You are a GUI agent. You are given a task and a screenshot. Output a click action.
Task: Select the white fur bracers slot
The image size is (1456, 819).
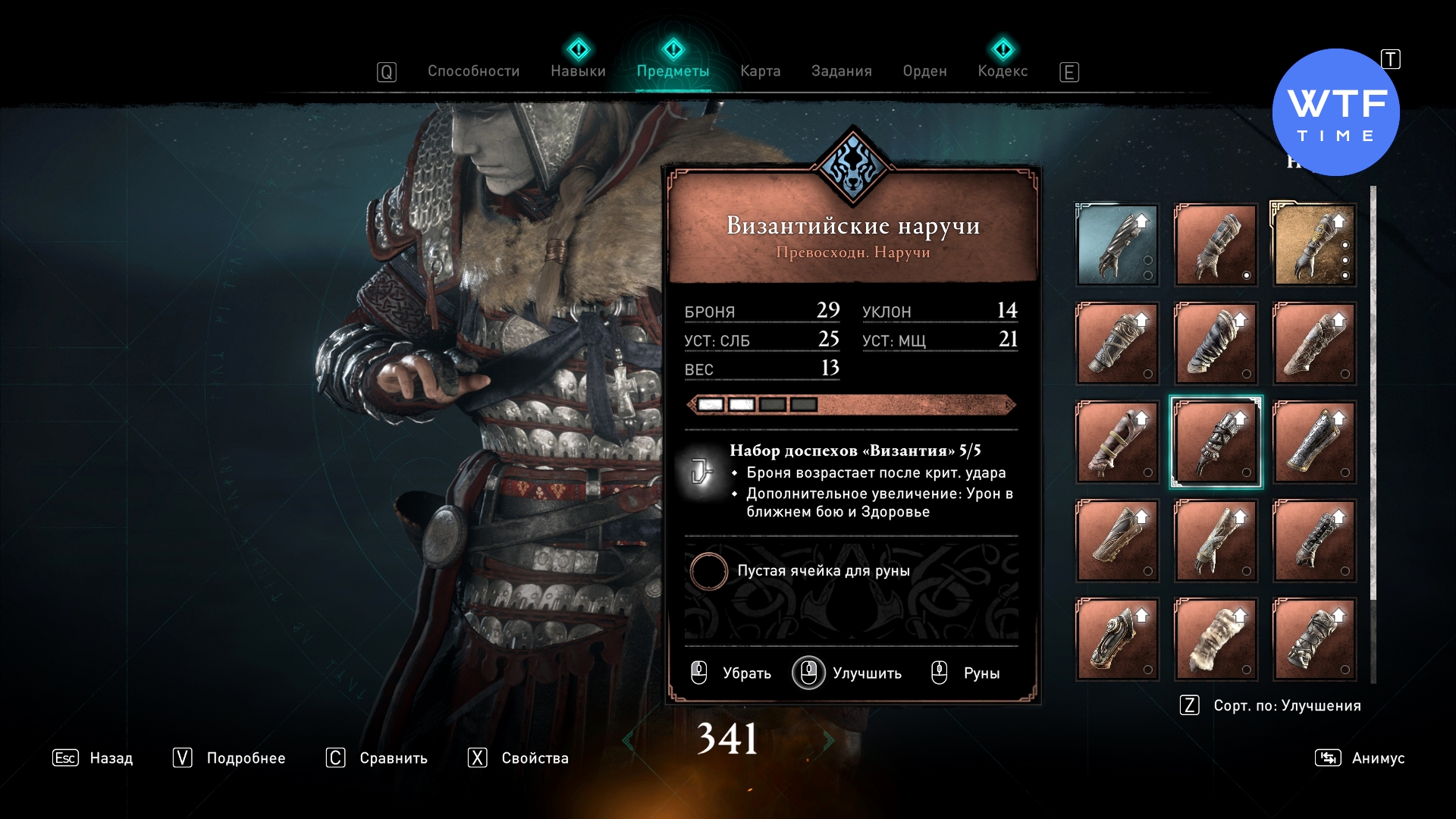pyautogui.click(x=1216, y=639)
